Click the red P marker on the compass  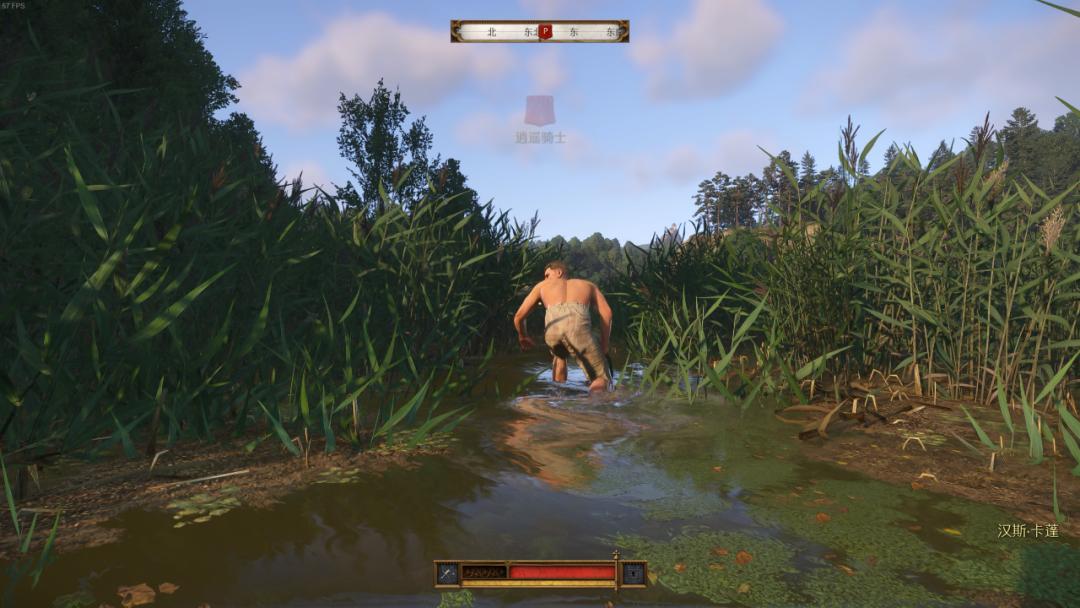click(x=545, y=31)
